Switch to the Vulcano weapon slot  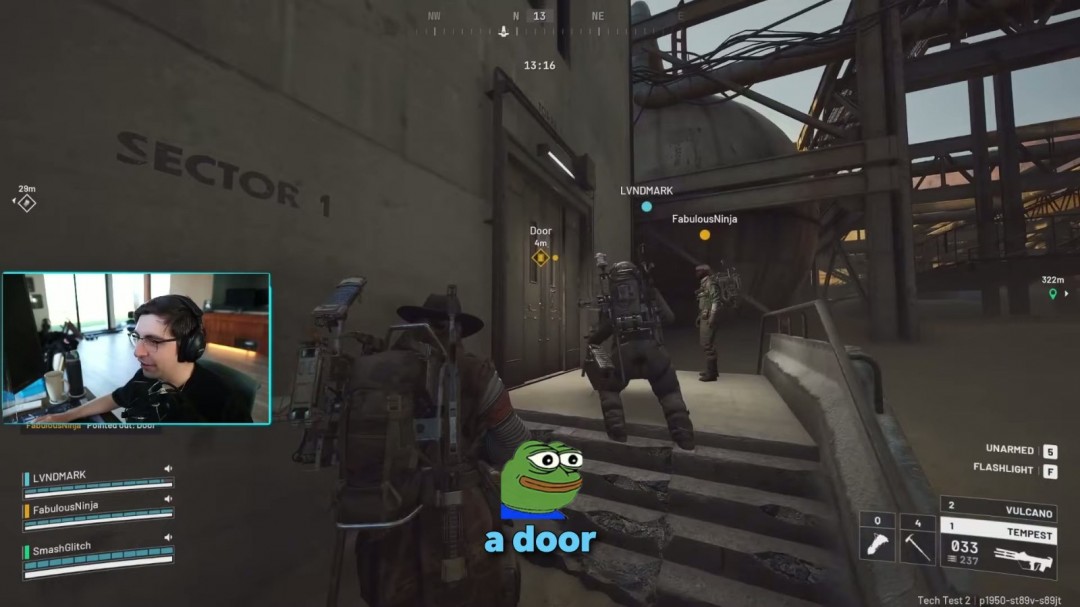click(x=998, y=509)
